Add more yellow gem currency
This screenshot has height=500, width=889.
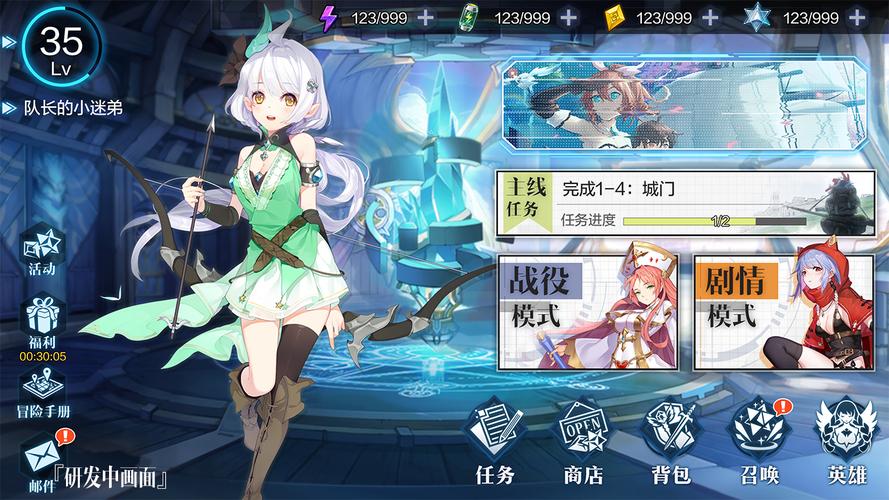[x=710, y=18]
